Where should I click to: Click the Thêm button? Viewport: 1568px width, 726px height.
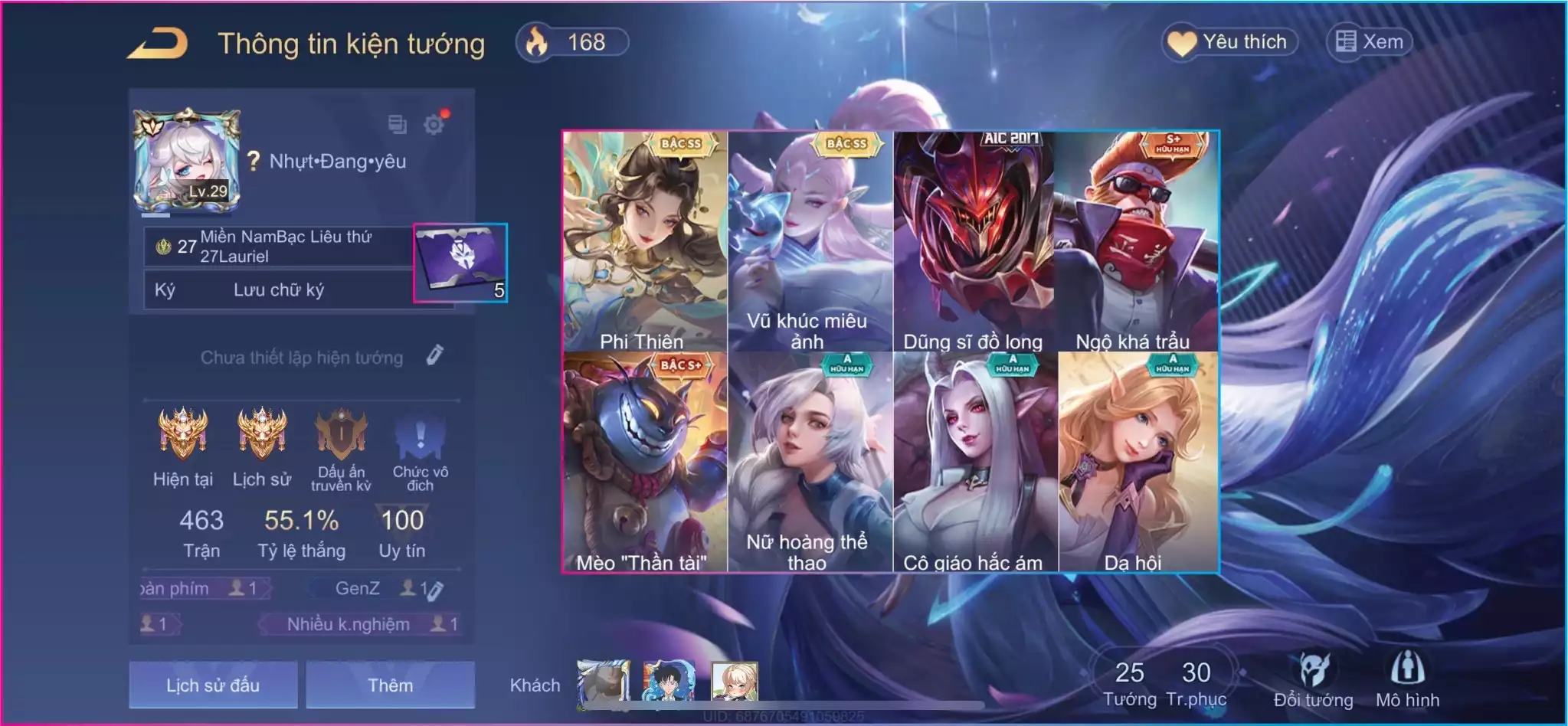[x=390, y=685]
